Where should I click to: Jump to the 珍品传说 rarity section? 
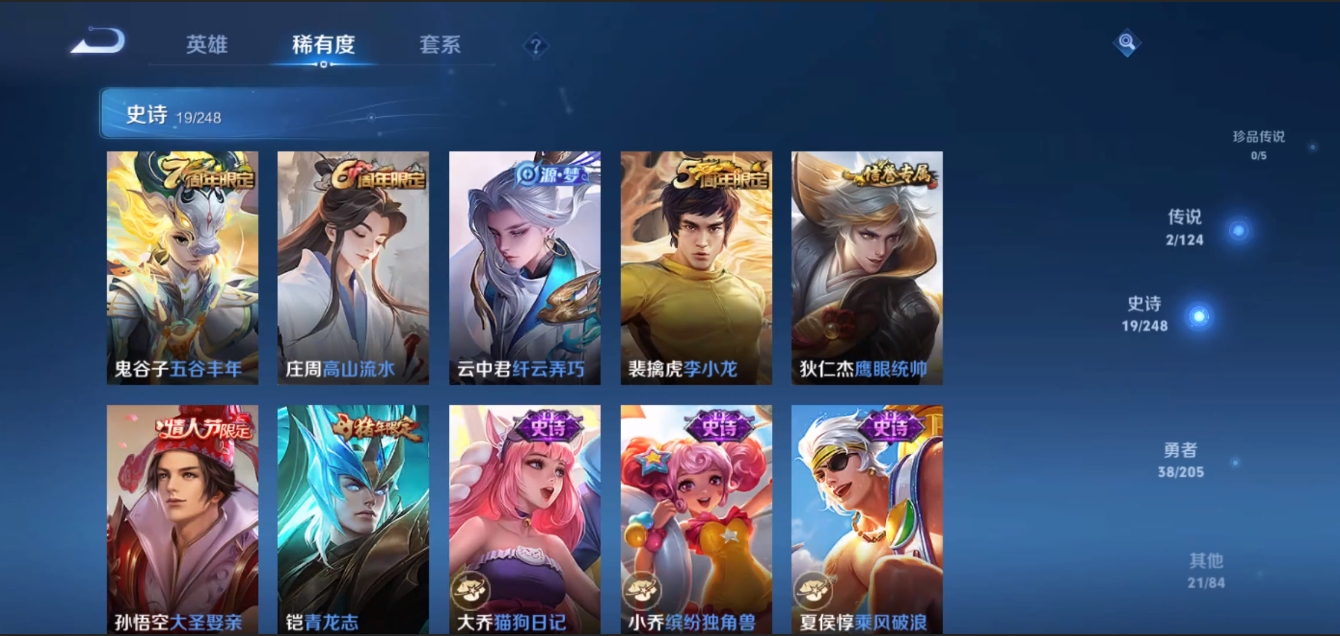(1259, 144)
